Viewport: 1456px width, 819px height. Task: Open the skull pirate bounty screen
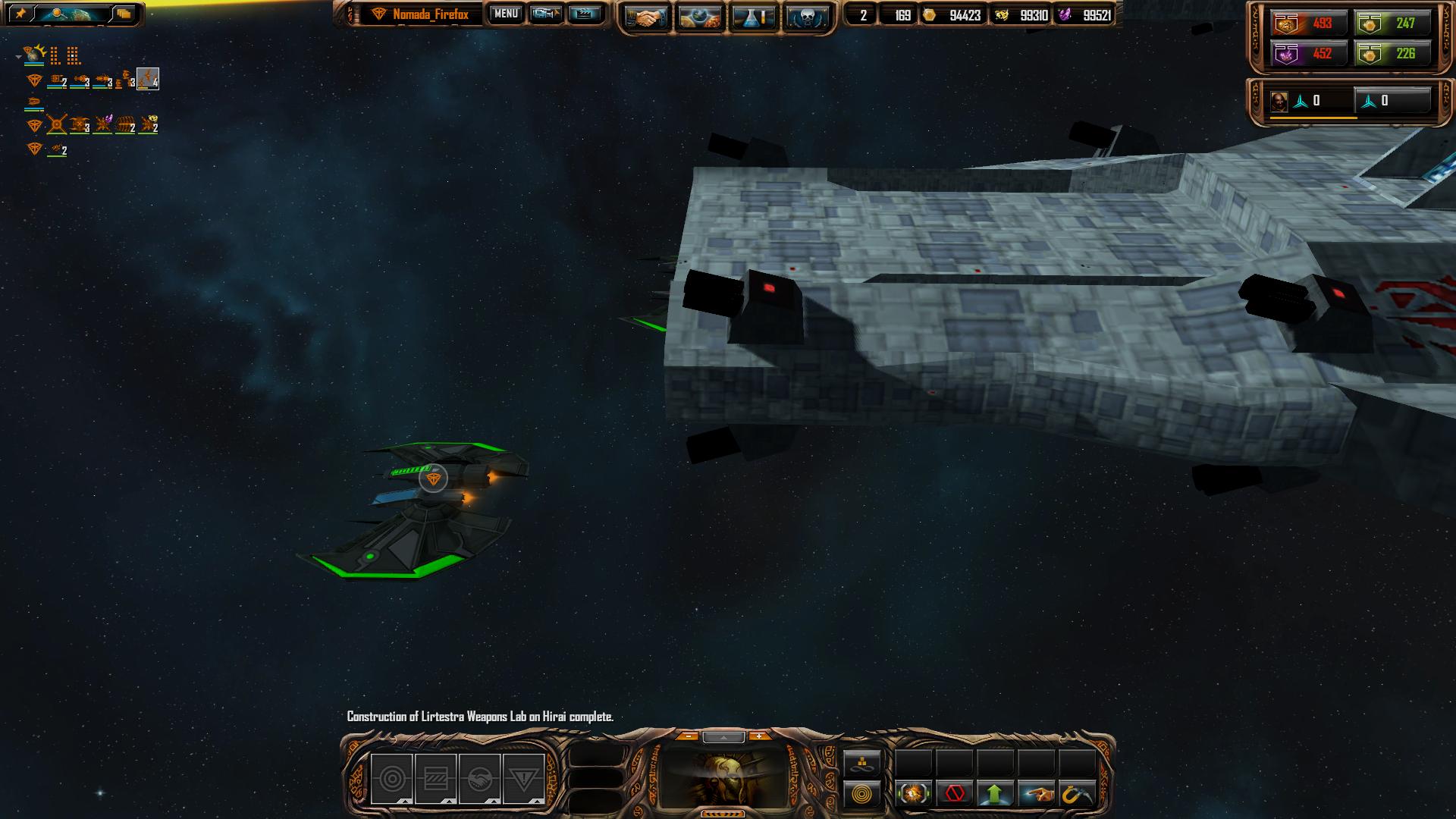pos(806,18)
